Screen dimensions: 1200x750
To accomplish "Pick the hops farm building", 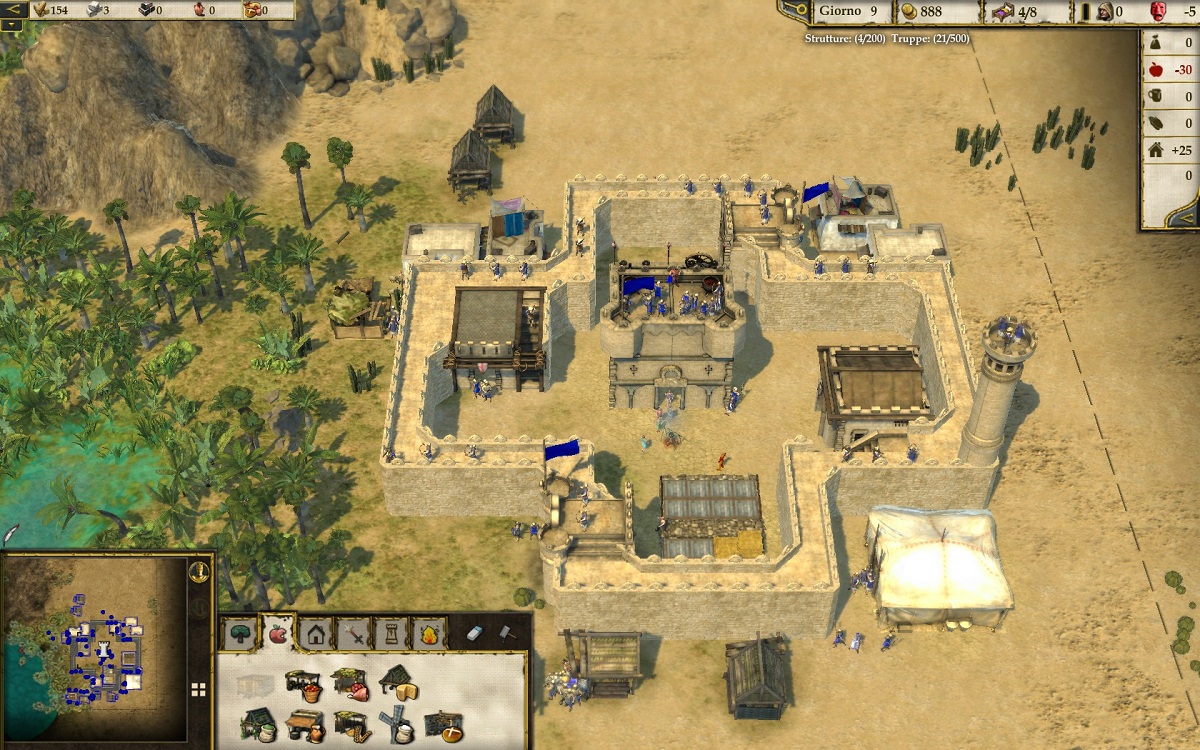I will coord(257,724).
